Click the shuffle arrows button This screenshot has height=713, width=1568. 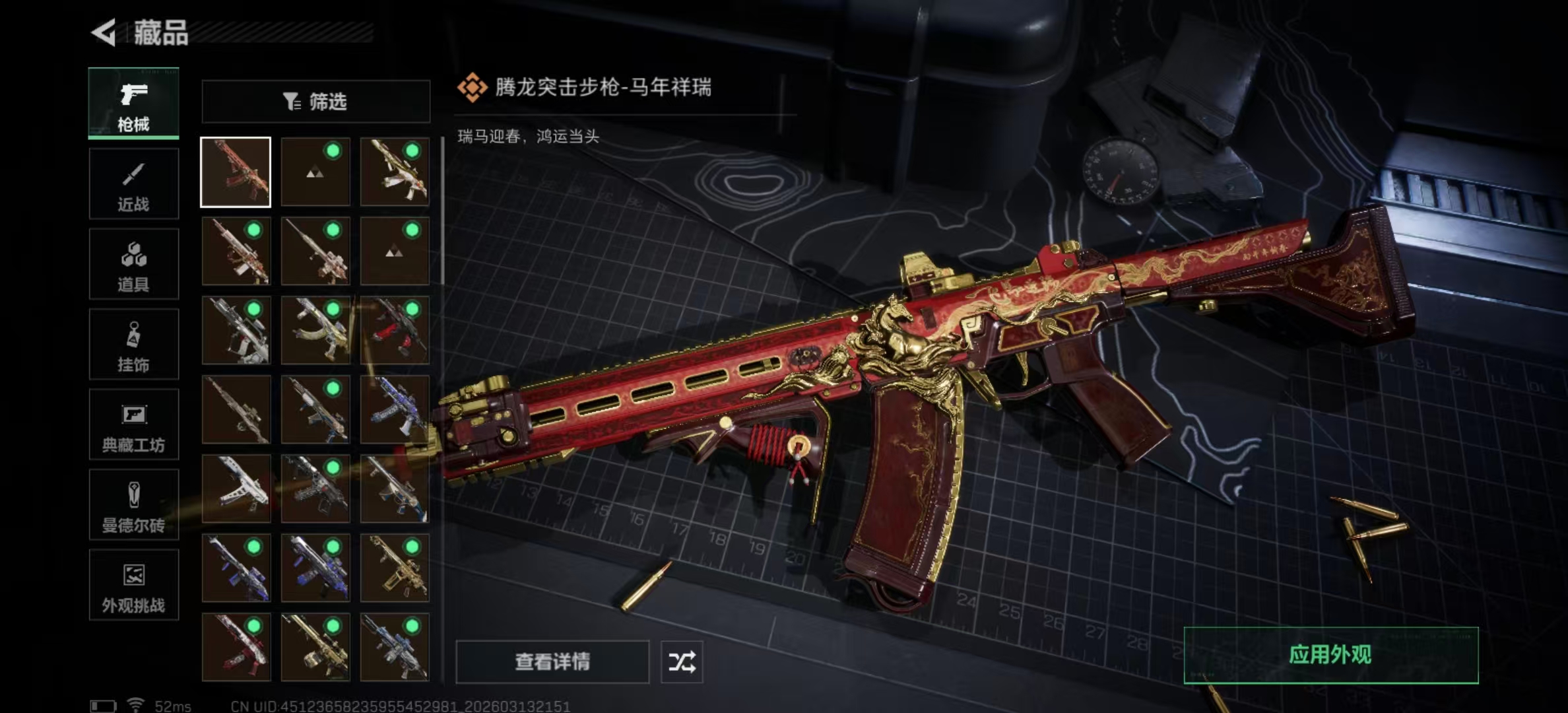(682, 662)
